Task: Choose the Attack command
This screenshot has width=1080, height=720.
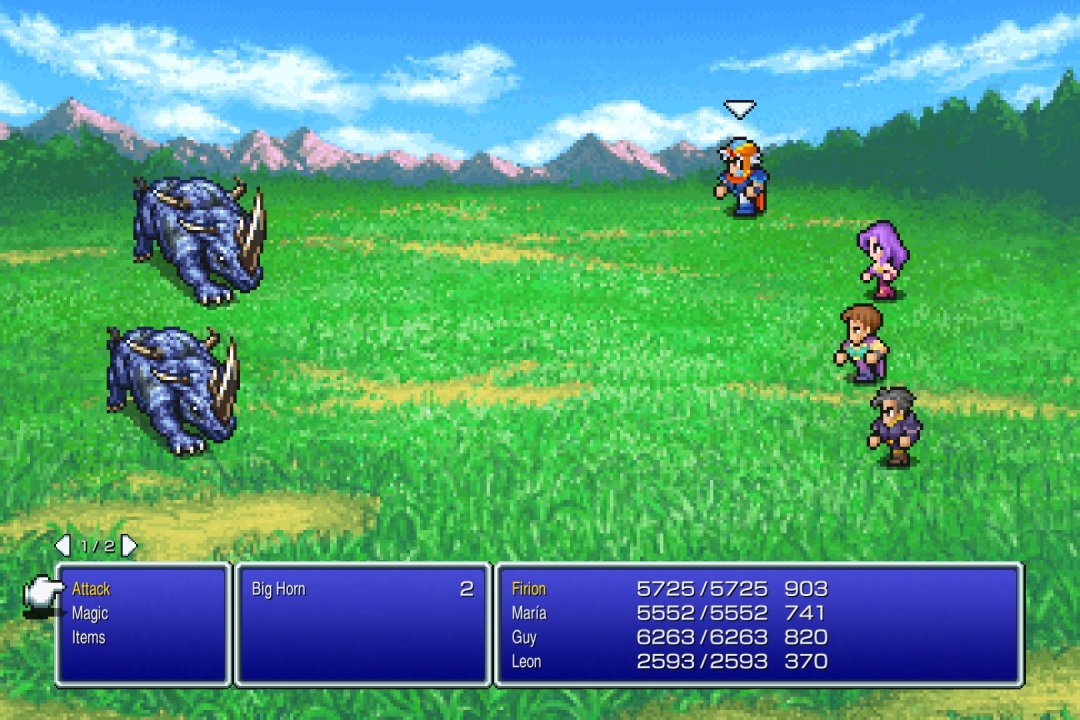Action: 91,589
